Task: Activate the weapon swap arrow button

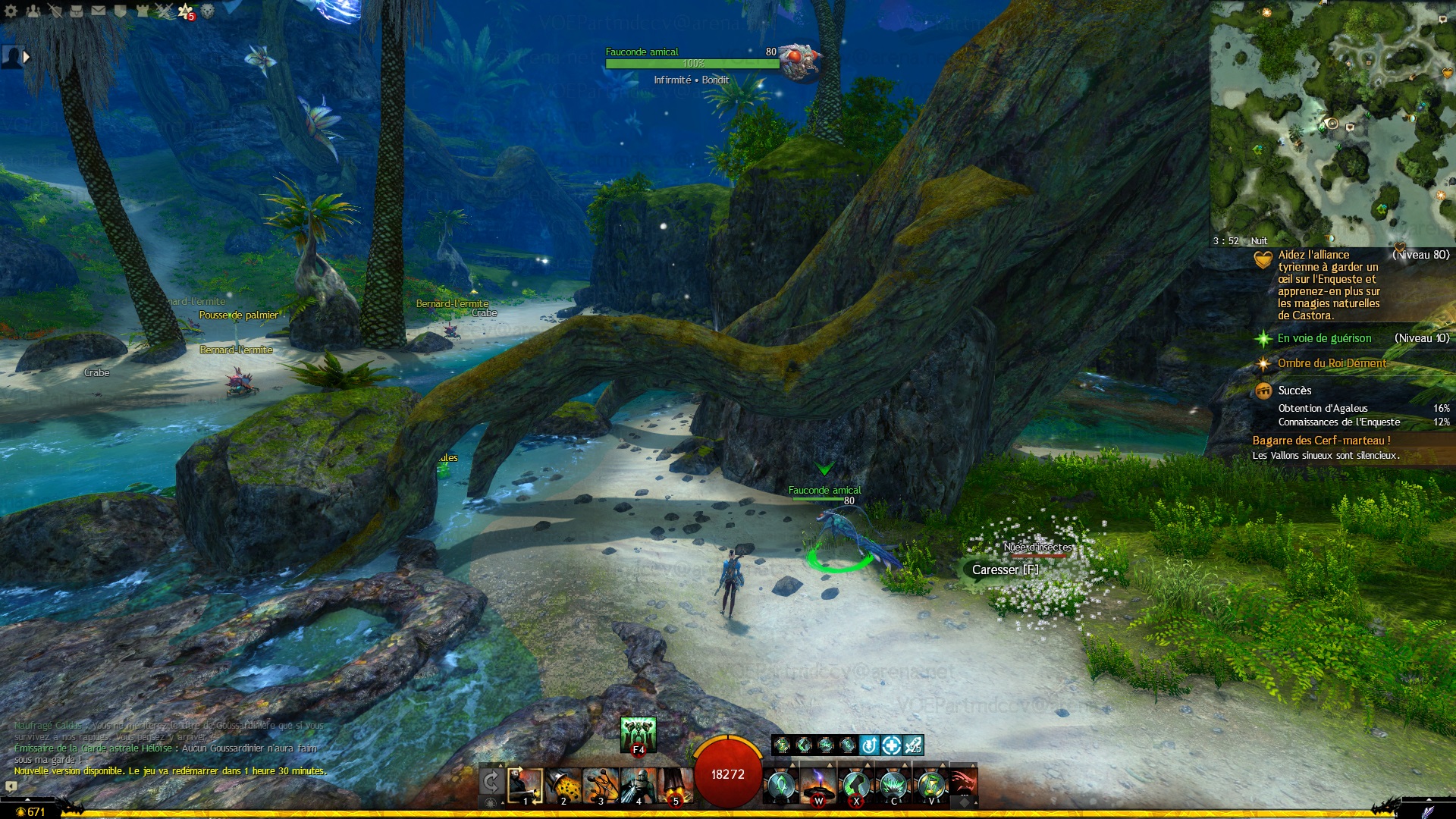Action: coord(491,782)
